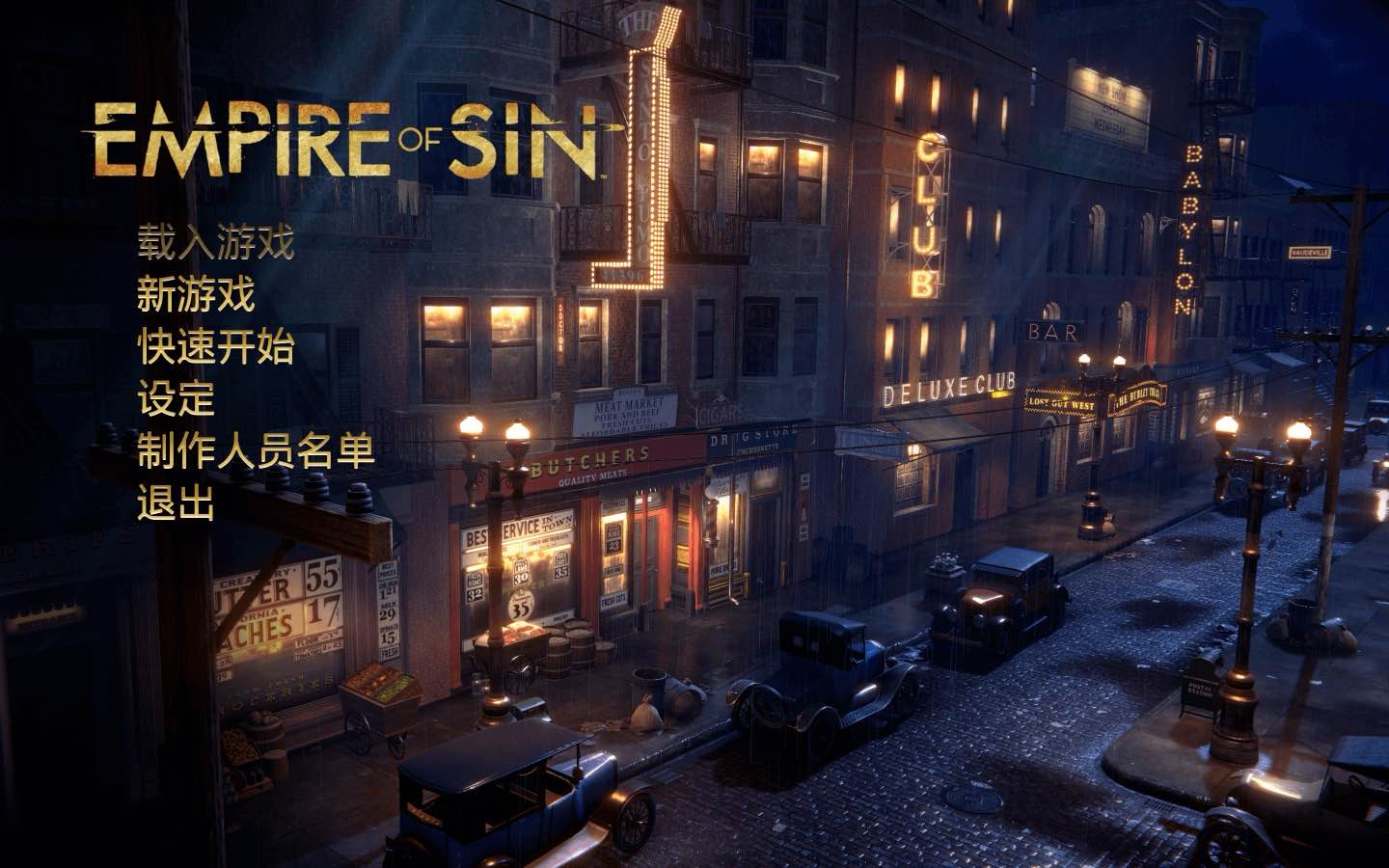Screen dimensions: 1389x868
Task: View 制作人员名单 credits
Action: tap(253, 449)
